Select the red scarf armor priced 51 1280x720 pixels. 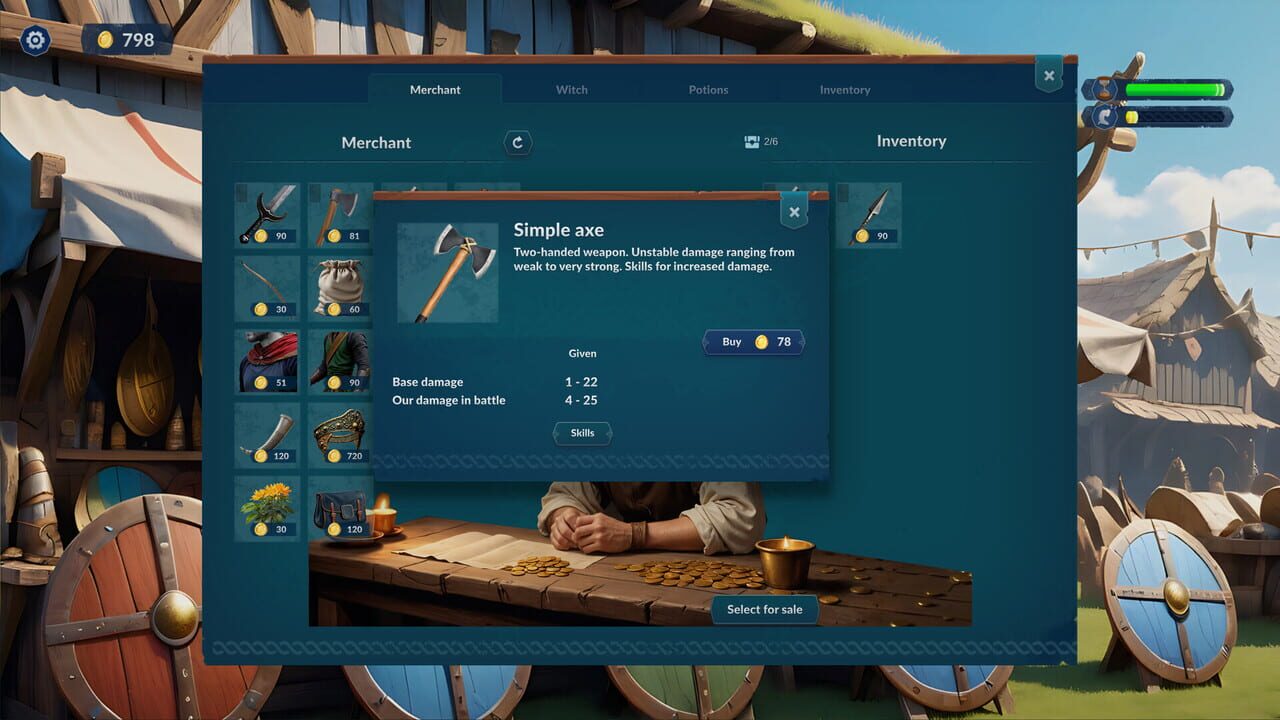pos(266,360)
